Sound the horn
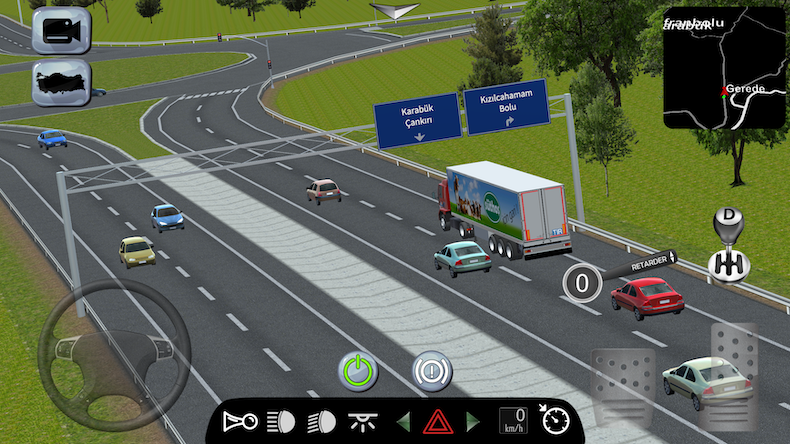Image resolution: width=790 pixels, height=444 pixels. tap(240, 421)
